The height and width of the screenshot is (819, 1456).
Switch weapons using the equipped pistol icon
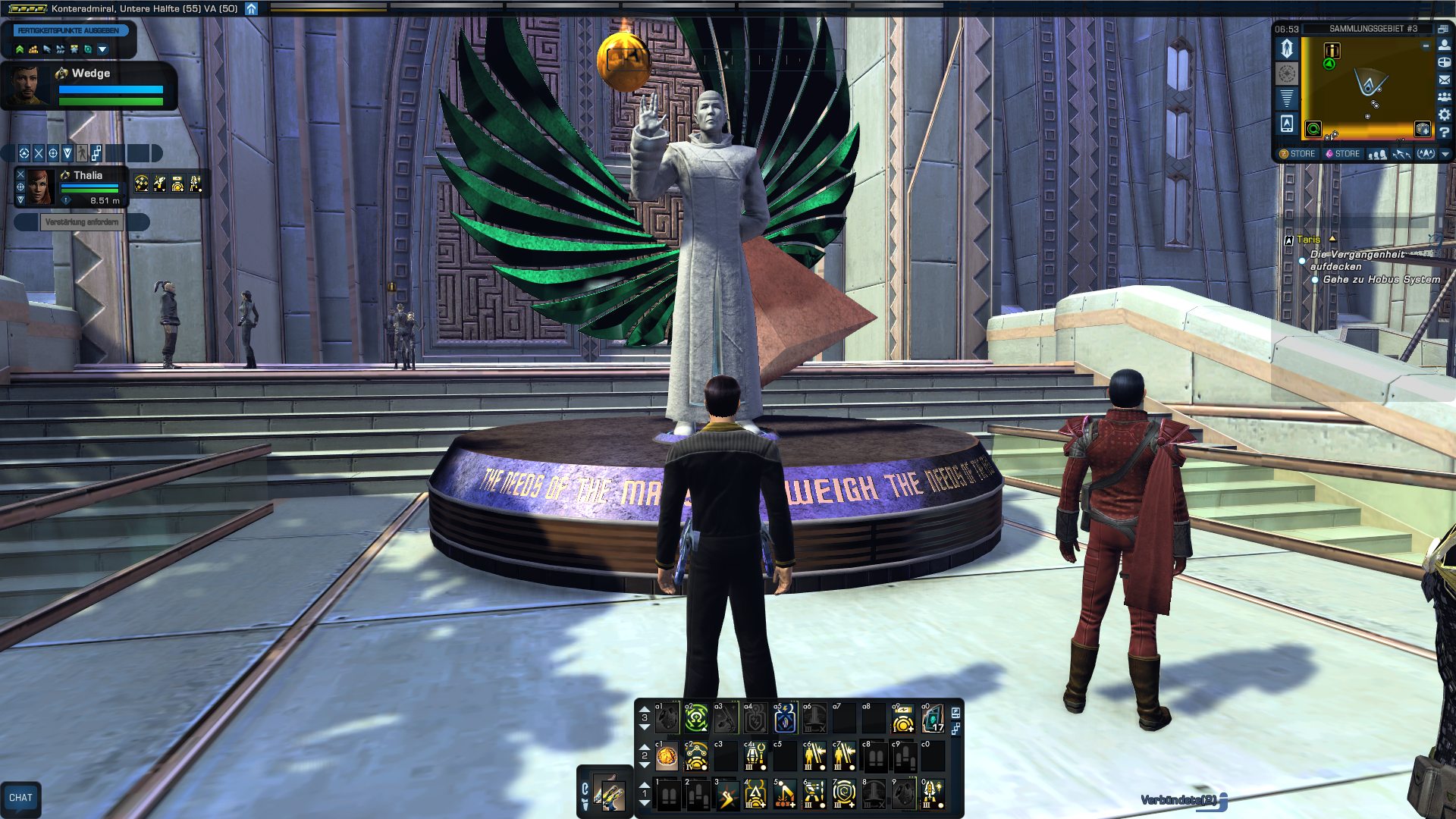point(610,793)
